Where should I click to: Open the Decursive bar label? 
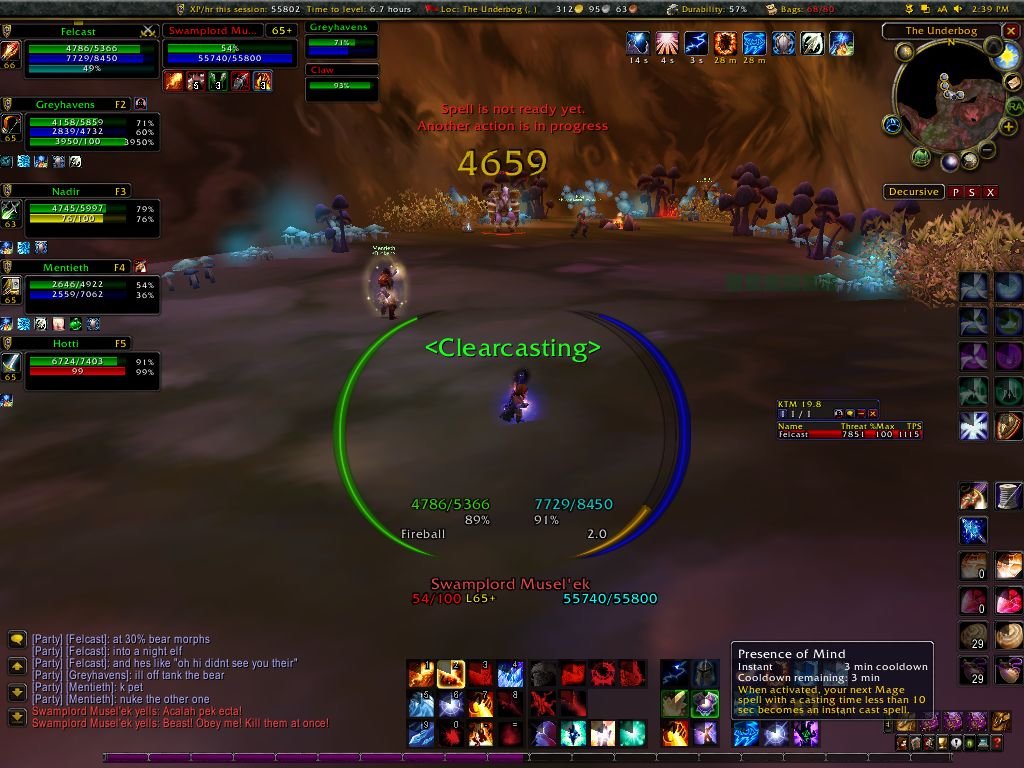[914, 192]
